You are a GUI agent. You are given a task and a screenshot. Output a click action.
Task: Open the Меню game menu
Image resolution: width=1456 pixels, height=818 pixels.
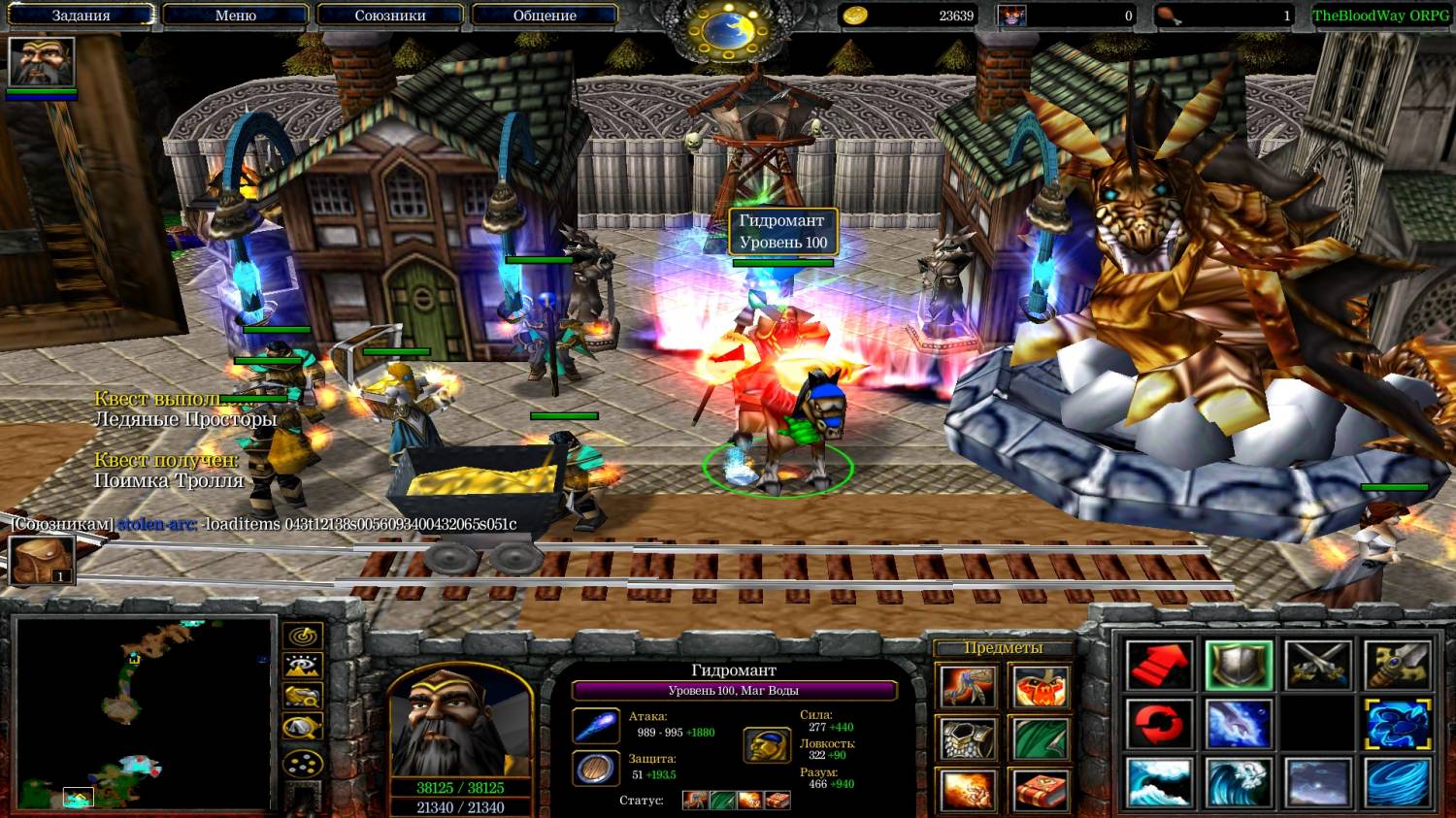(235, 16)
